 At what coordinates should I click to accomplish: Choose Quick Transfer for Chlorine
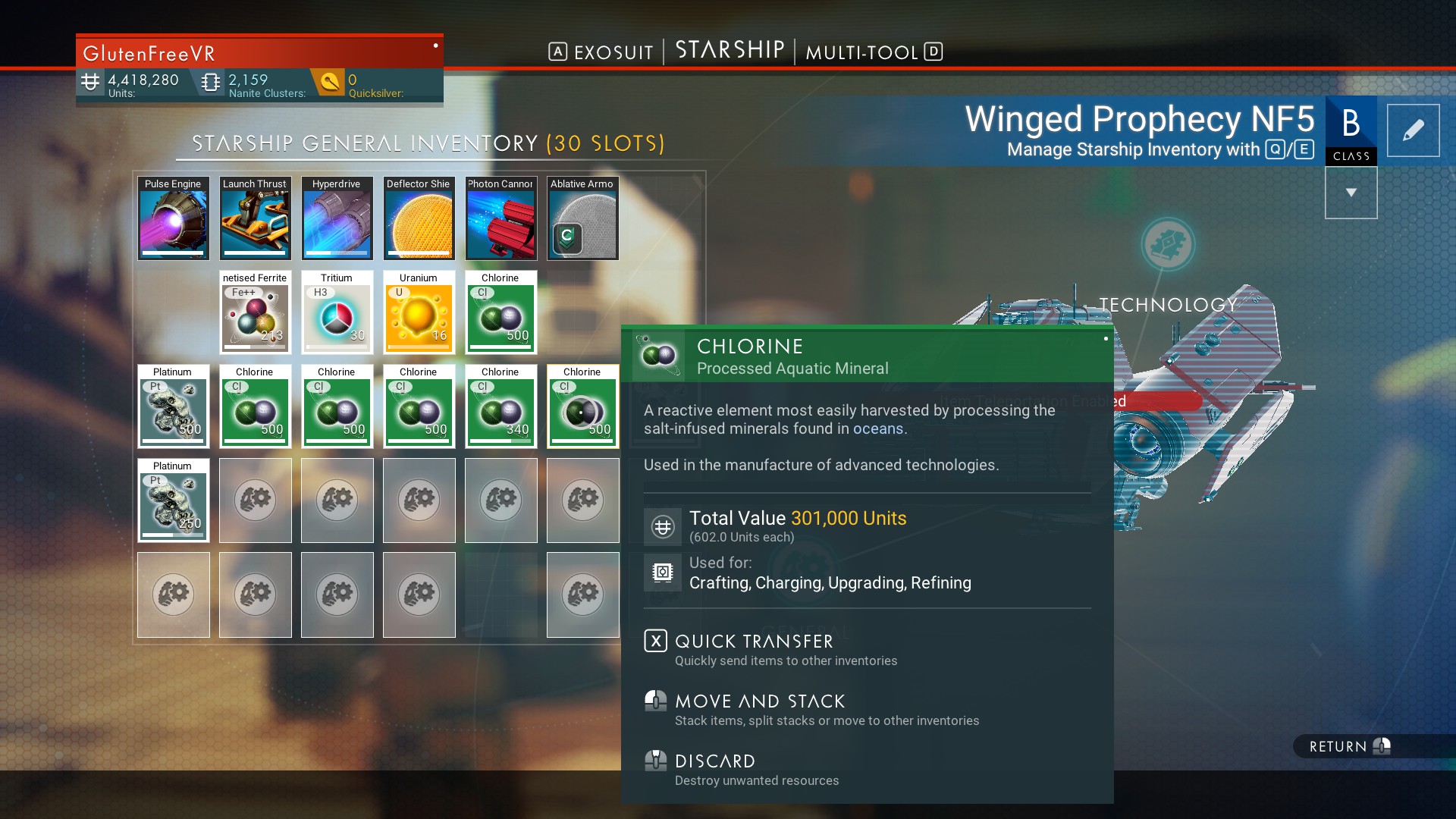(754, 642)
